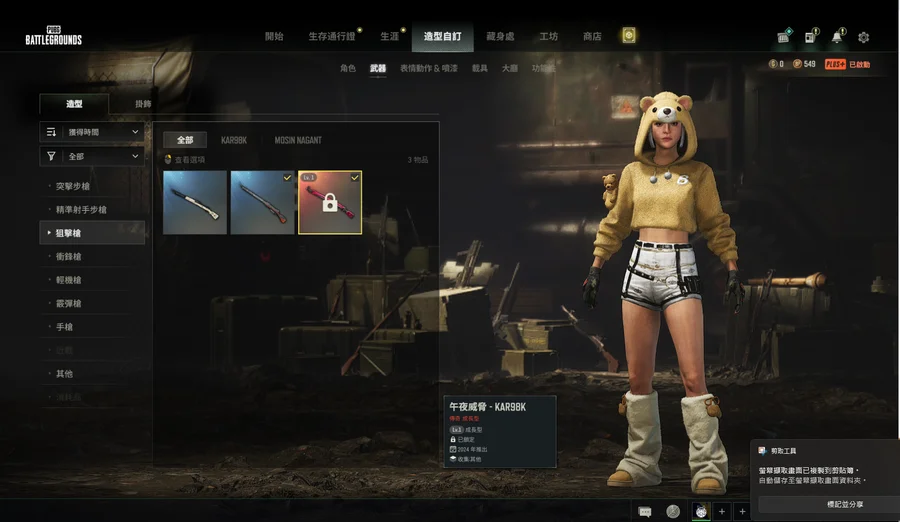
Task: Filter skins by the KAR98K tab
Action: pos(234,141)
